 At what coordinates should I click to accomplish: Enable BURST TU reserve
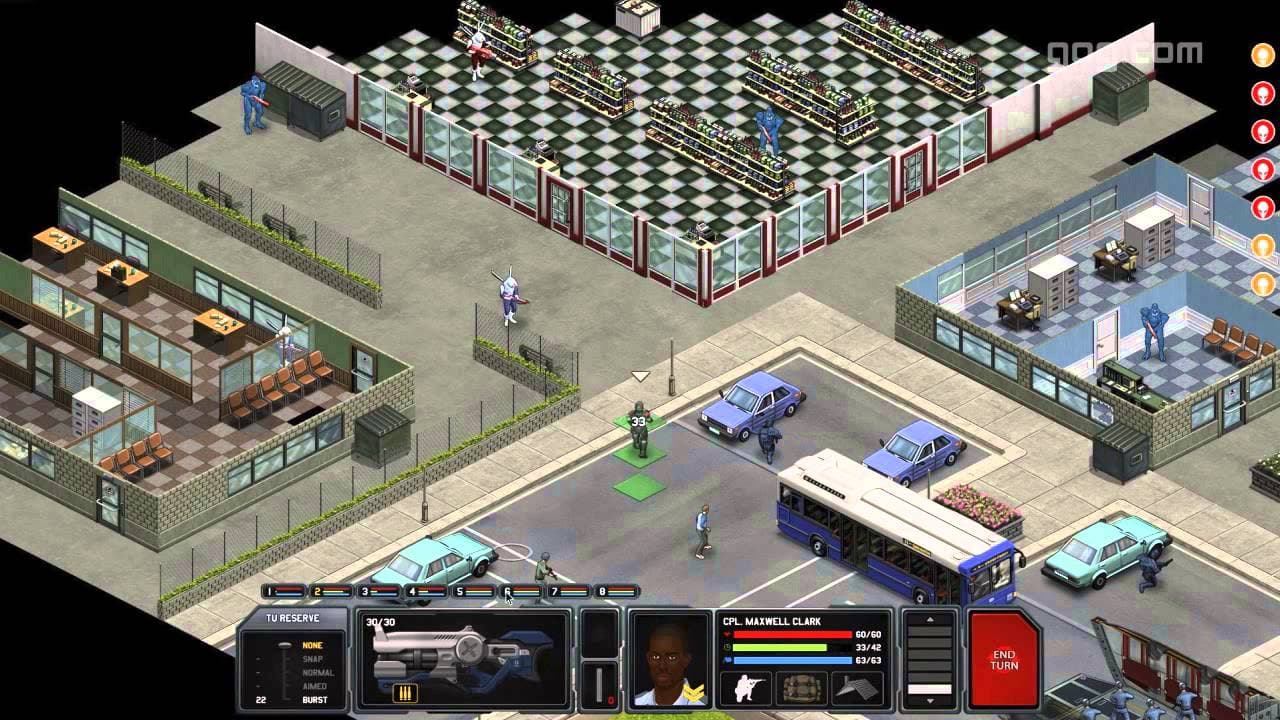coord(317,700)
